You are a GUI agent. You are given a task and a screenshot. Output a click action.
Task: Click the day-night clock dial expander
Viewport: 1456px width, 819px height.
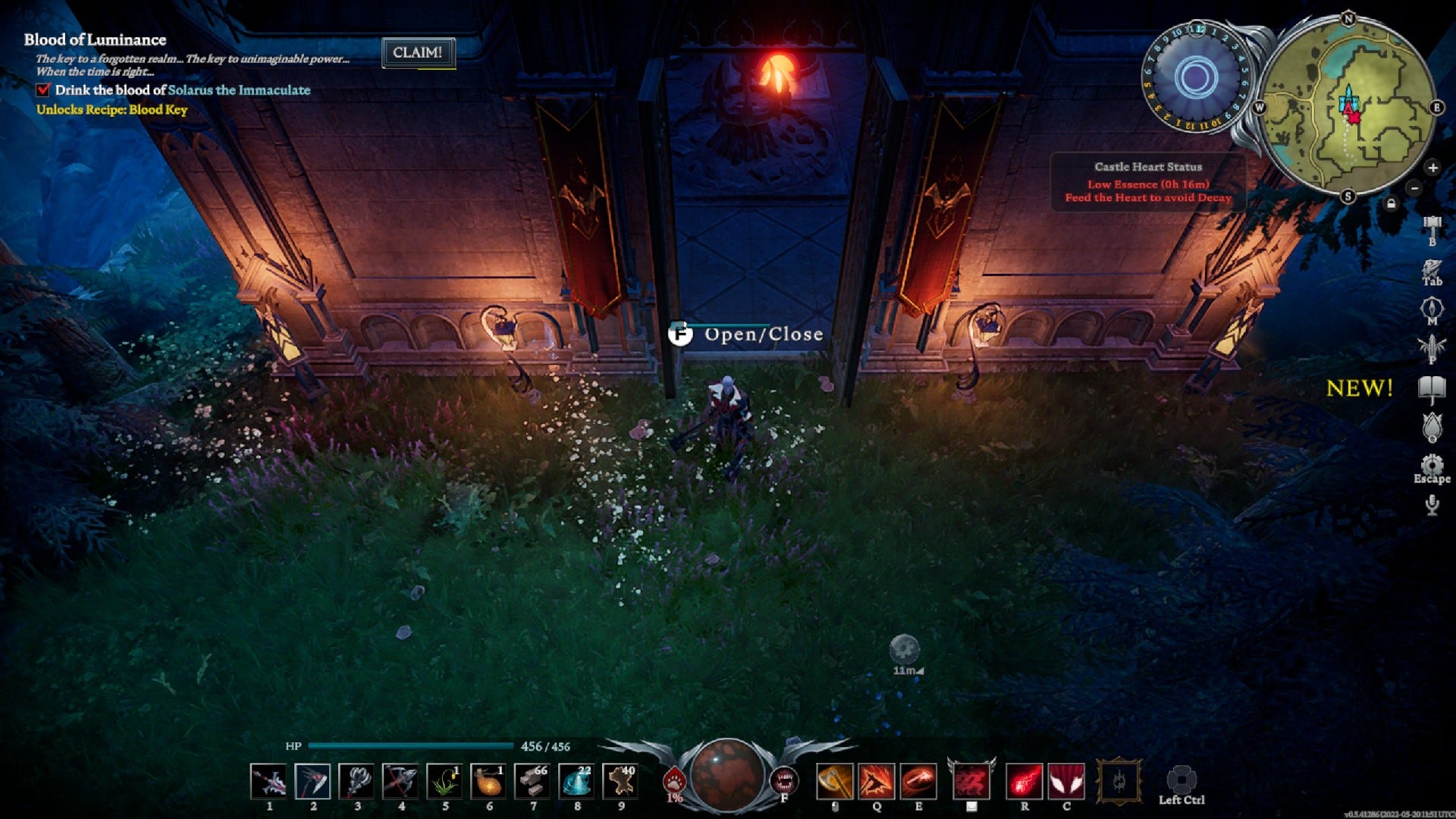[x=1197, y=76]
